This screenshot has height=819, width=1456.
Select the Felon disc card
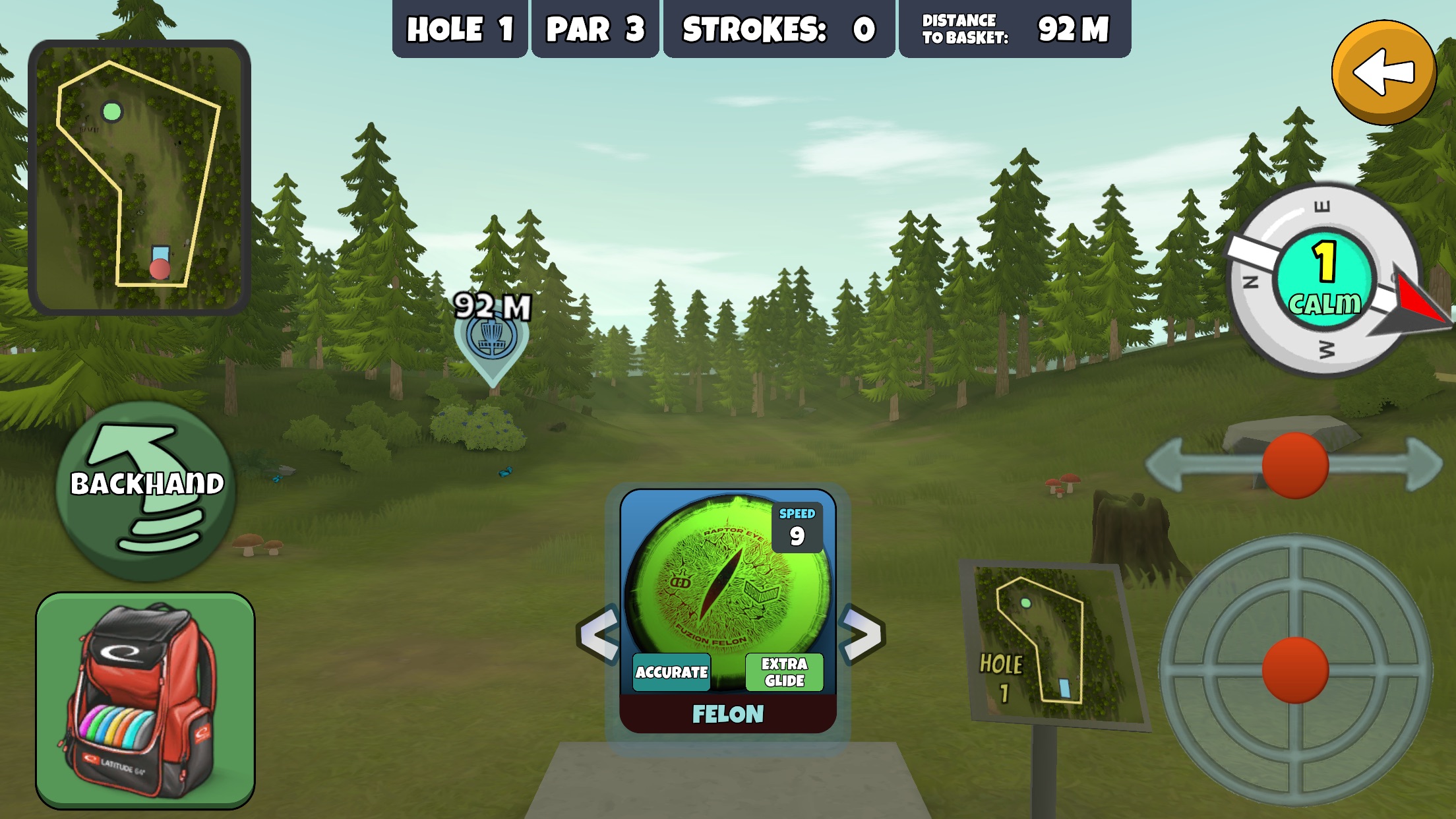tap(727, 610)
